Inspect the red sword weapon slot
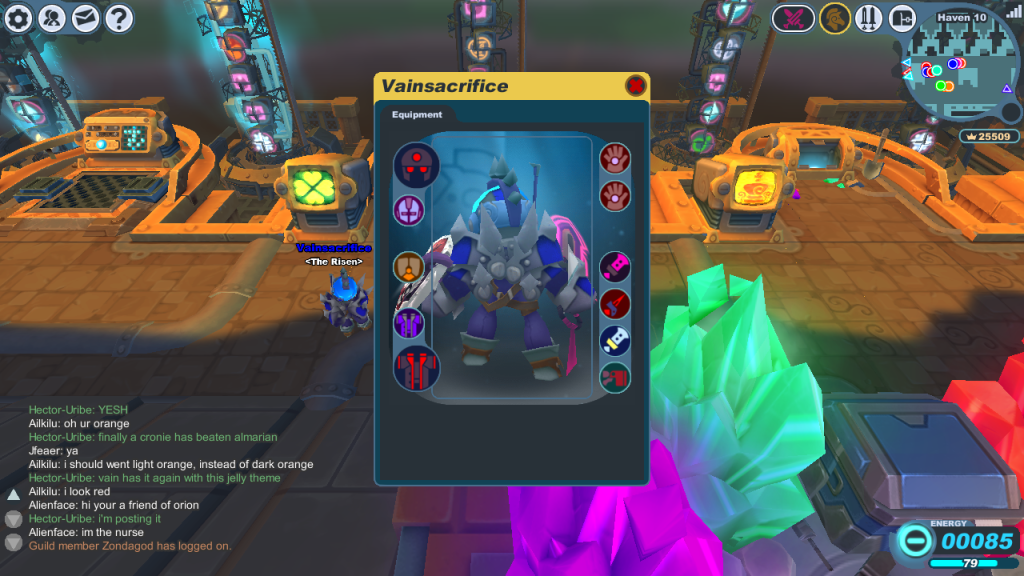The height and width of the screenshot is (576, 1024). 615,304
